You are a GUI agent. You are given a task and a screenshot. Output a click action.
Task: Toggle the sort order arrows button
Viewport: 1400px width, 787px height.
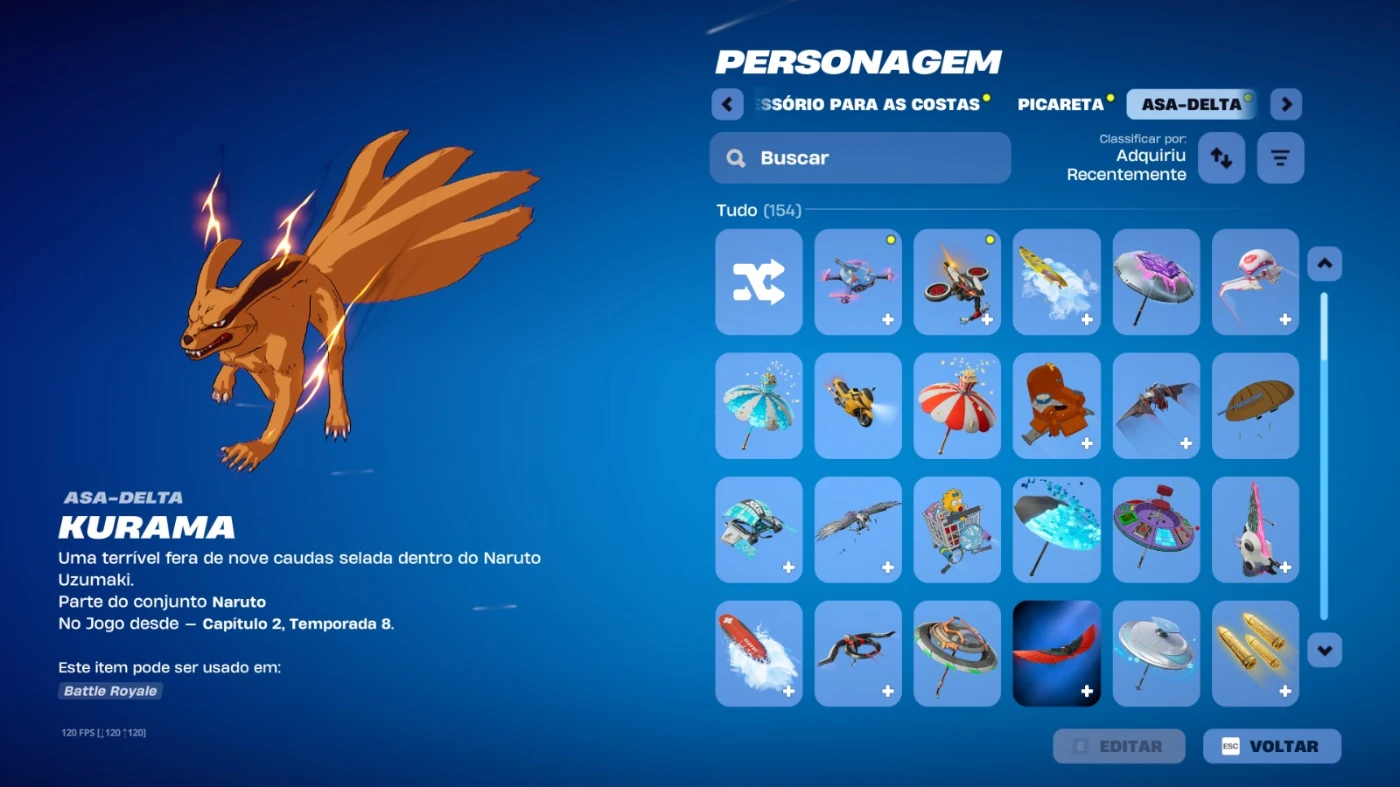pos(1221,158)
